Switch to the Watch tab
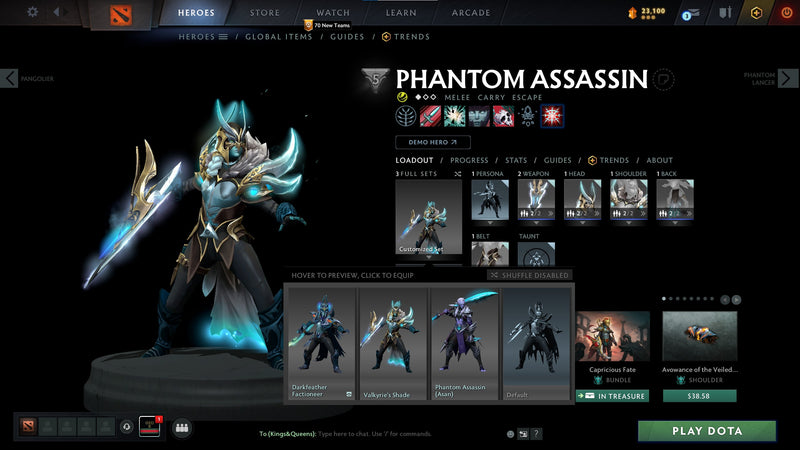 (x=333, y=13)
